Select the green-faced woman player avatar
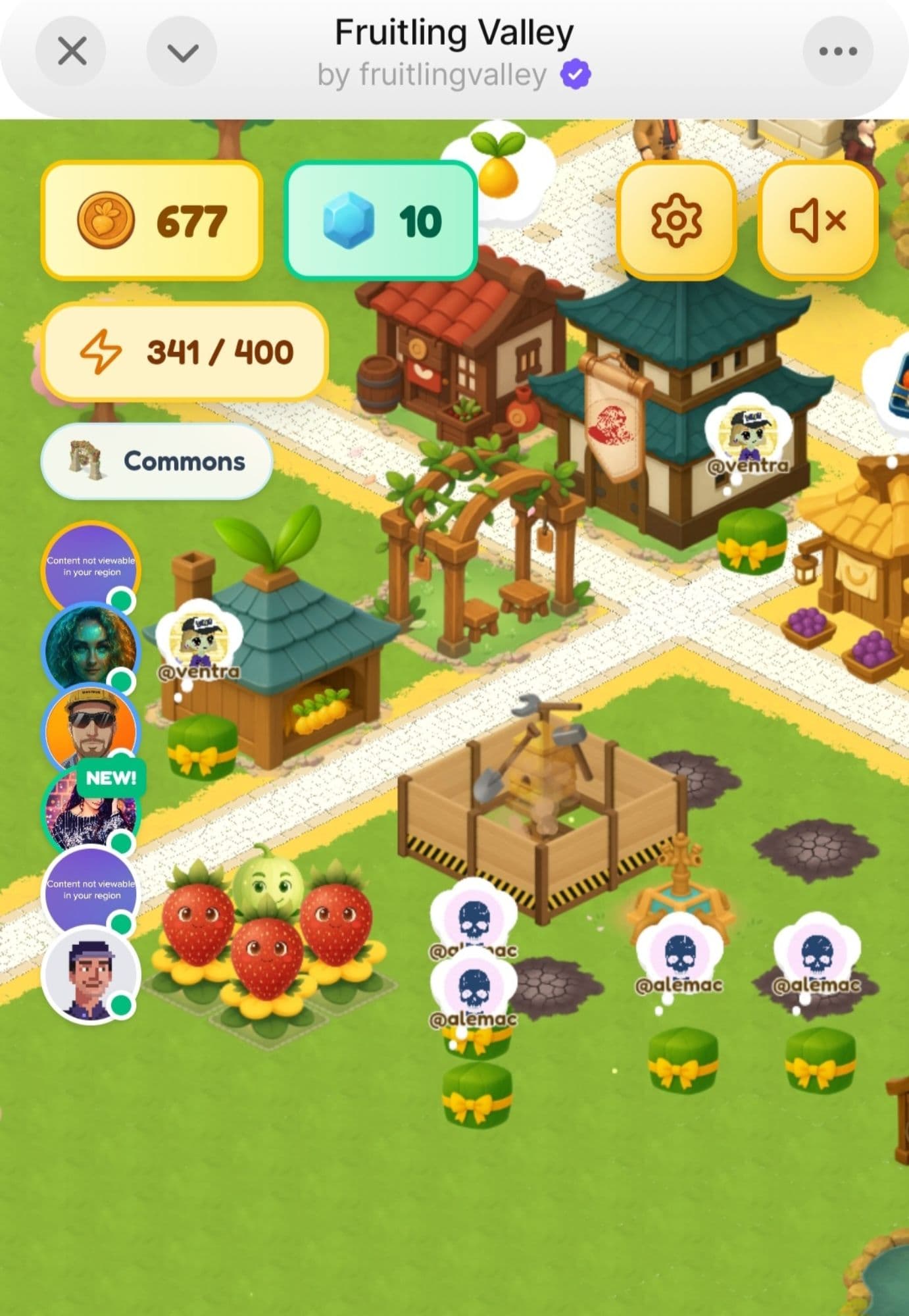The width and height of the screenshot is (909, 1316). (90, 648)
